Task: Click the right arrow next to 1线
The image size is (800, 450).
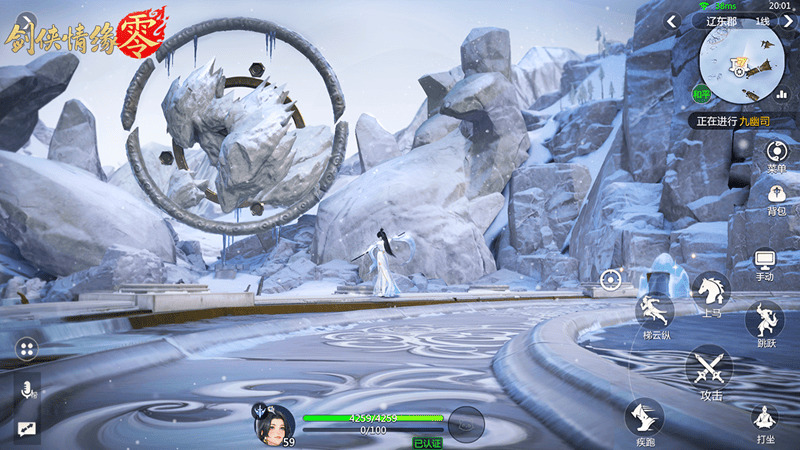Action: pos(787,21)
